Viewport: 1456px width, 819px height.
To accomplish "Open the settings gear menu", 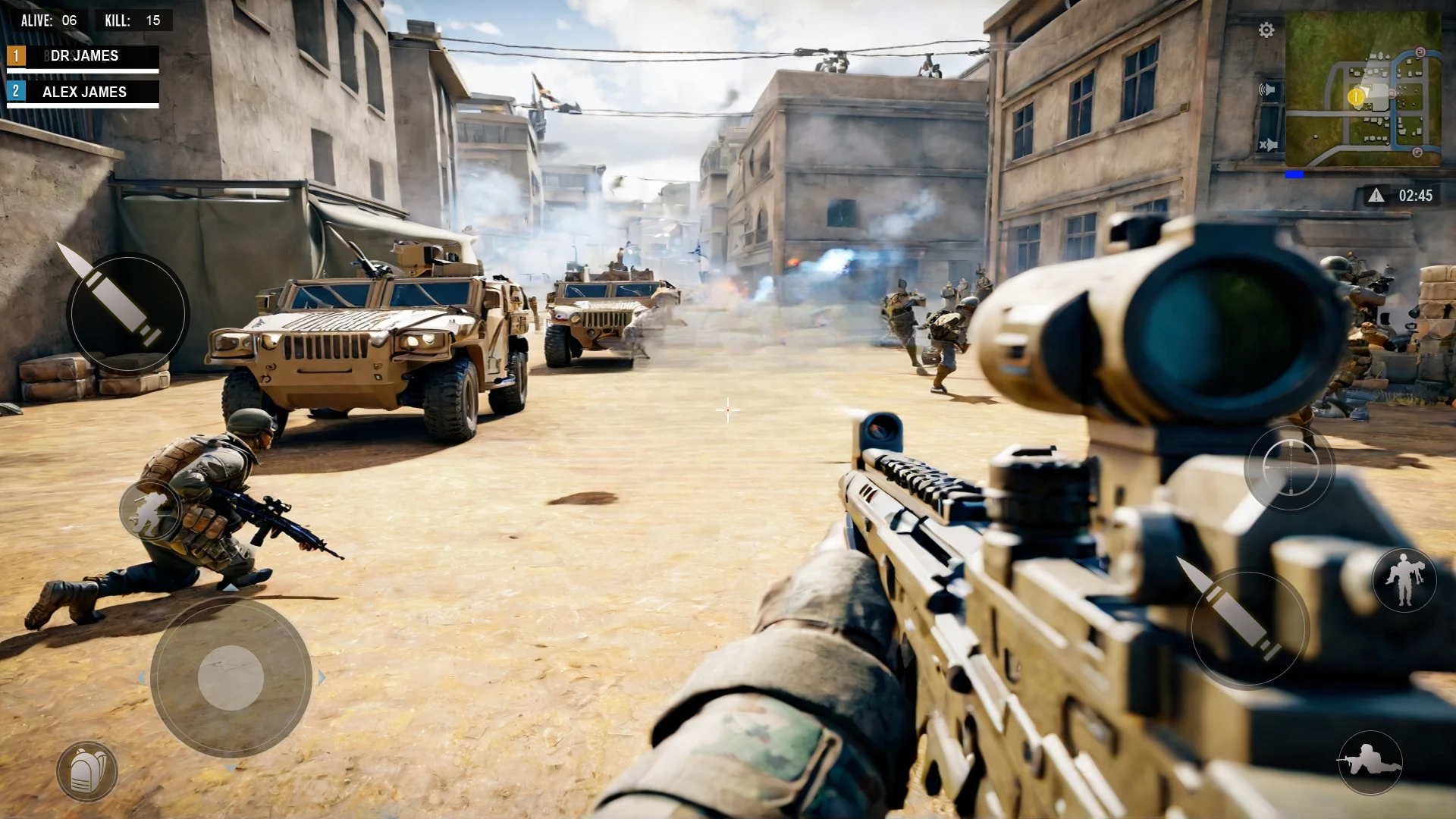I will pos(1265,29).
